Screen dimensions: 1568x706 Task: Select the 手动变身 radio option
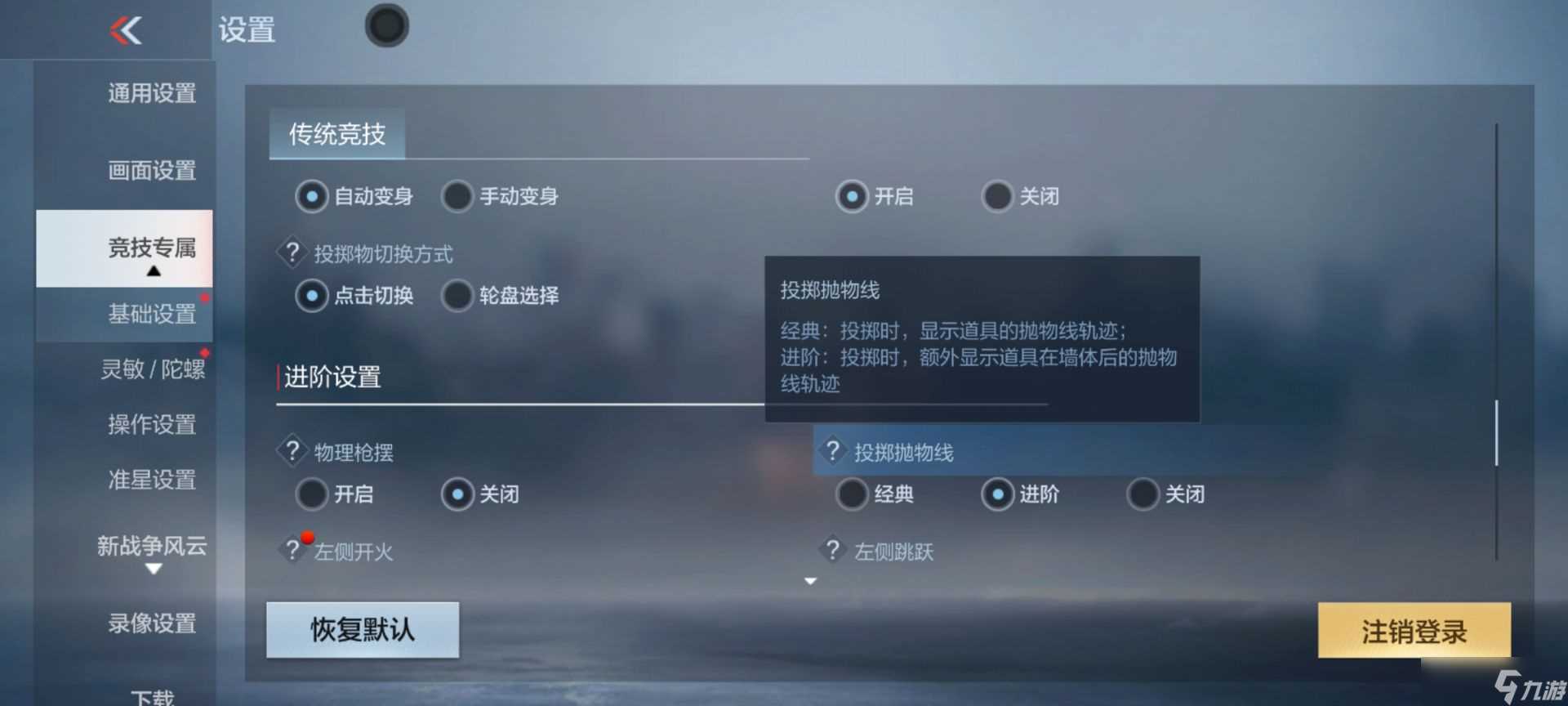tap(457, 196)
